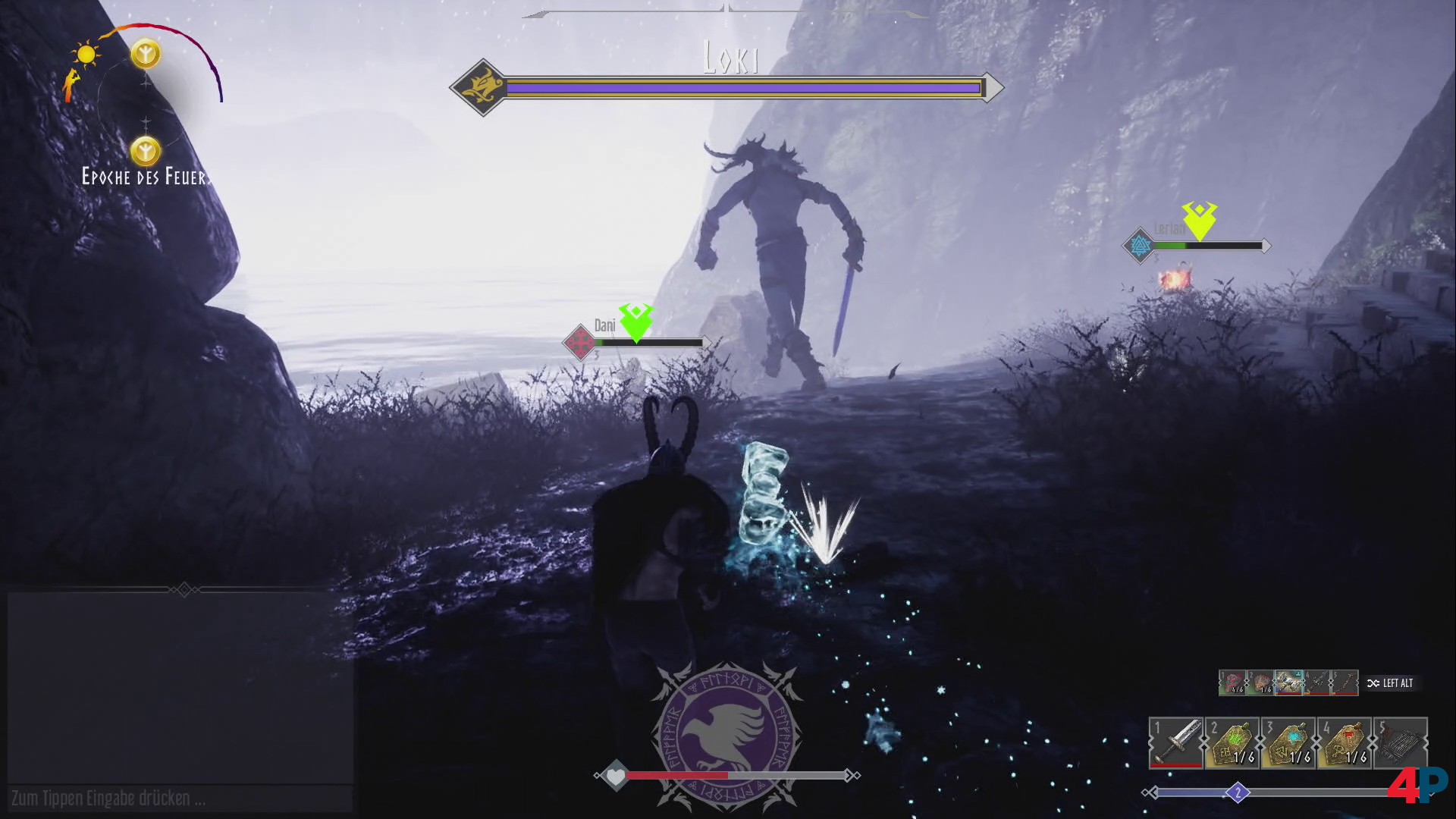
Task: Select the greatsword in hotbar slot 1
Action: pyautogui.click(x=1176, y=742)
